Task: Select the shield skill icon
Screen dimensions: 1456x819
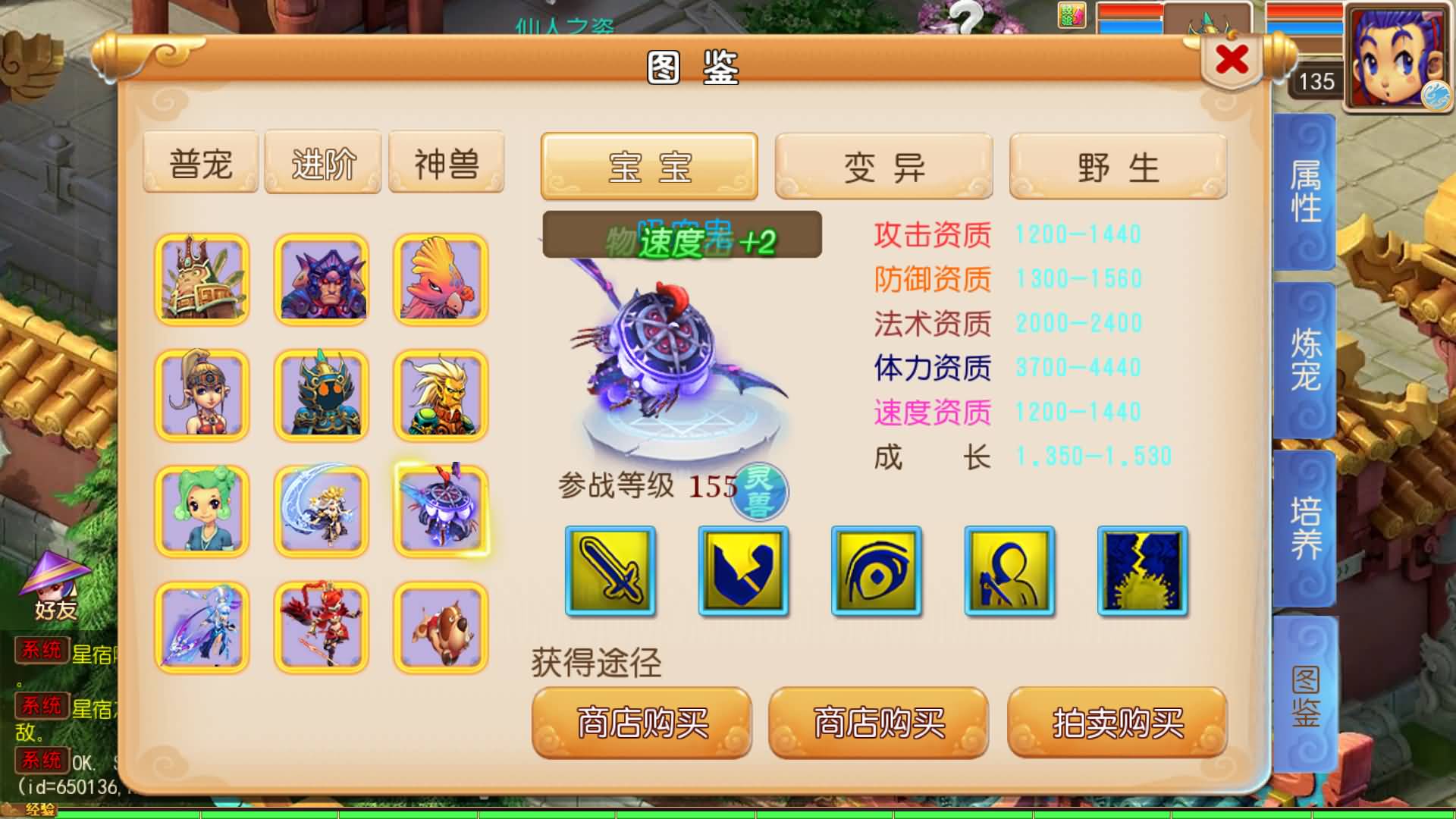Action: click(x=743, y=573)
